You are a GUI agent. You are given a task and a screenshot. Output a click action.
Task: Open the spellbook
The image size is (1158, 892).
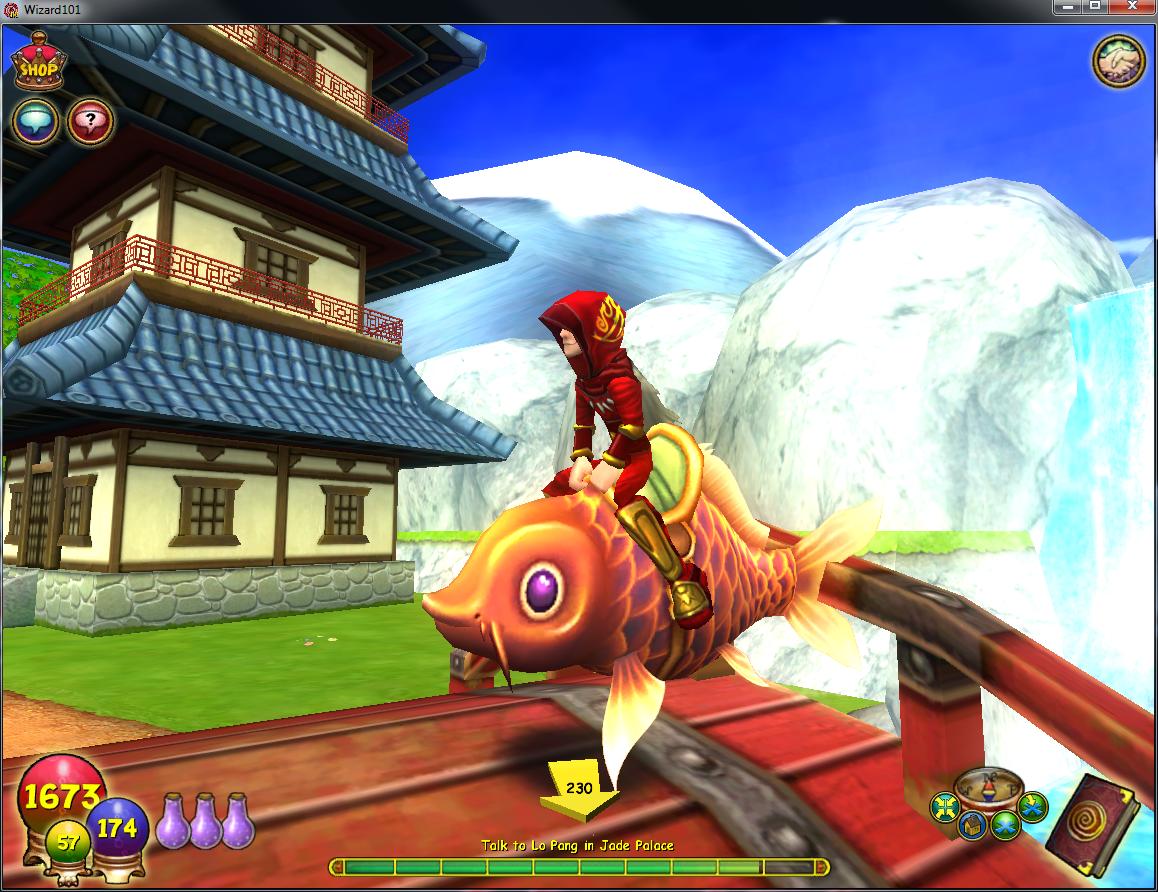click(1098, 826)
